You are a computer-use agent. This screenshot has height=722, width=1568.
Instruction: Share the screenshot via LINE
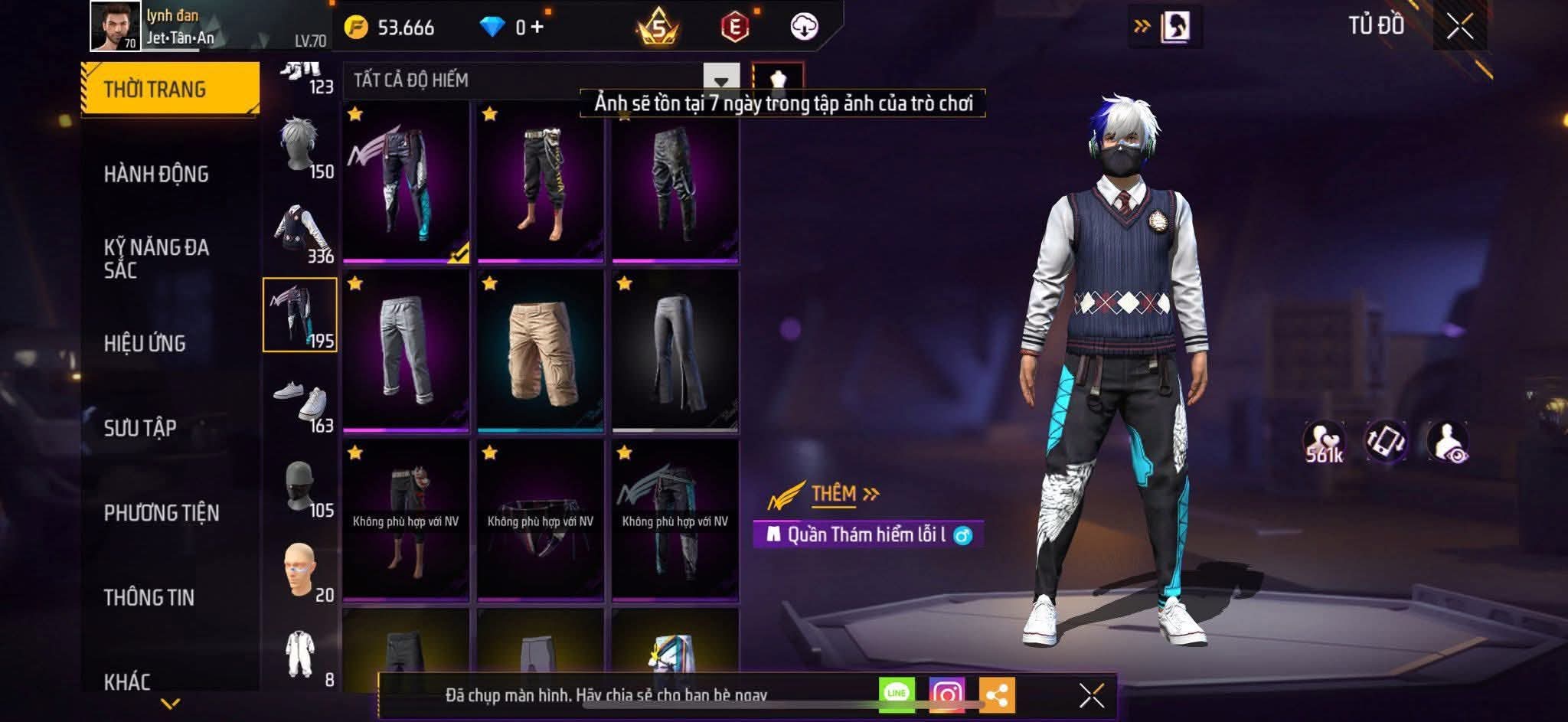pyautogui.click(x=897, y=694)
